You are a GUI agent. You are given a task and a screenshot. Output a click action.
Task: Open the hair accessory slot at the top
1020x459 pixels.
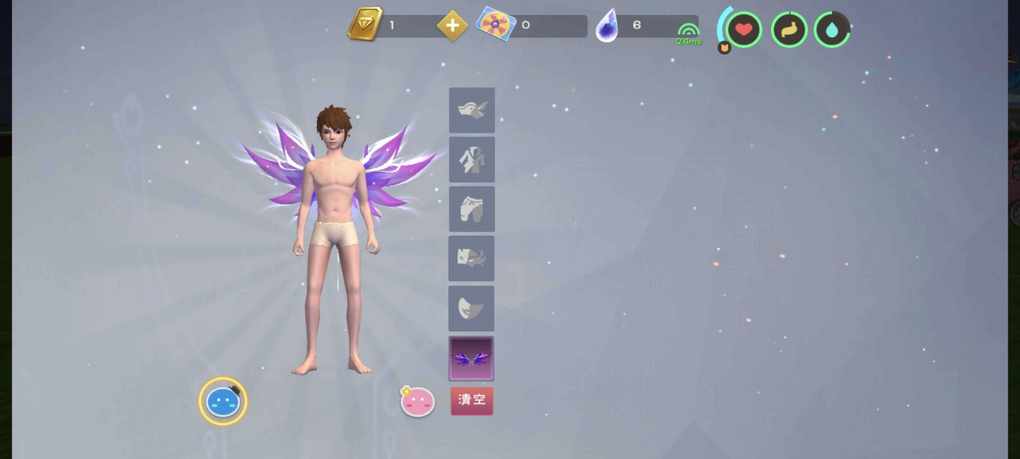tap(471, 110)
